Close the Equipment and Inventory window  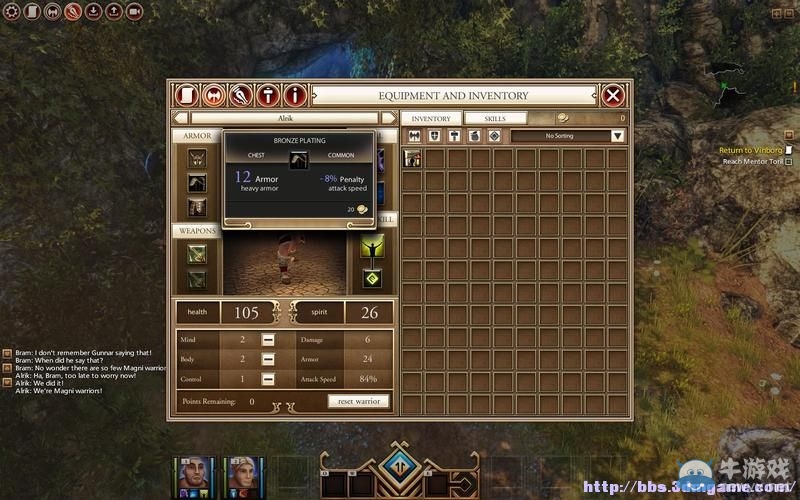[613, 96]
